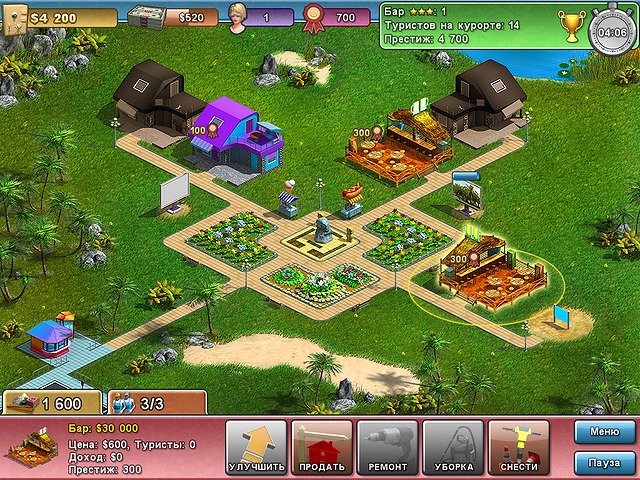Activate the УБОРКА cleaning button

[453, 447]
